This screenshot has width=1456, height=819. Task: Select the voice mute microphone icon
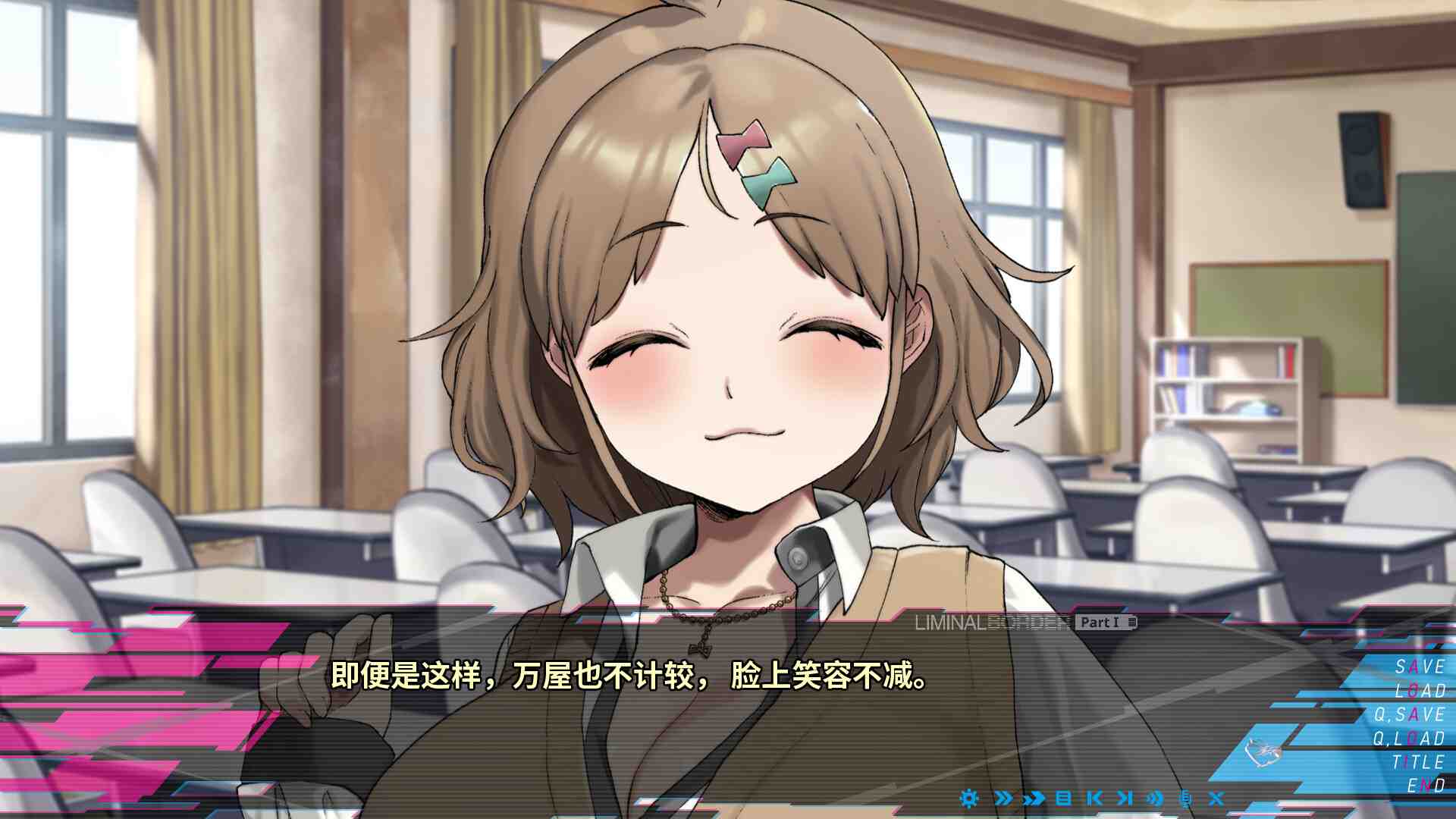point(1185,799)
